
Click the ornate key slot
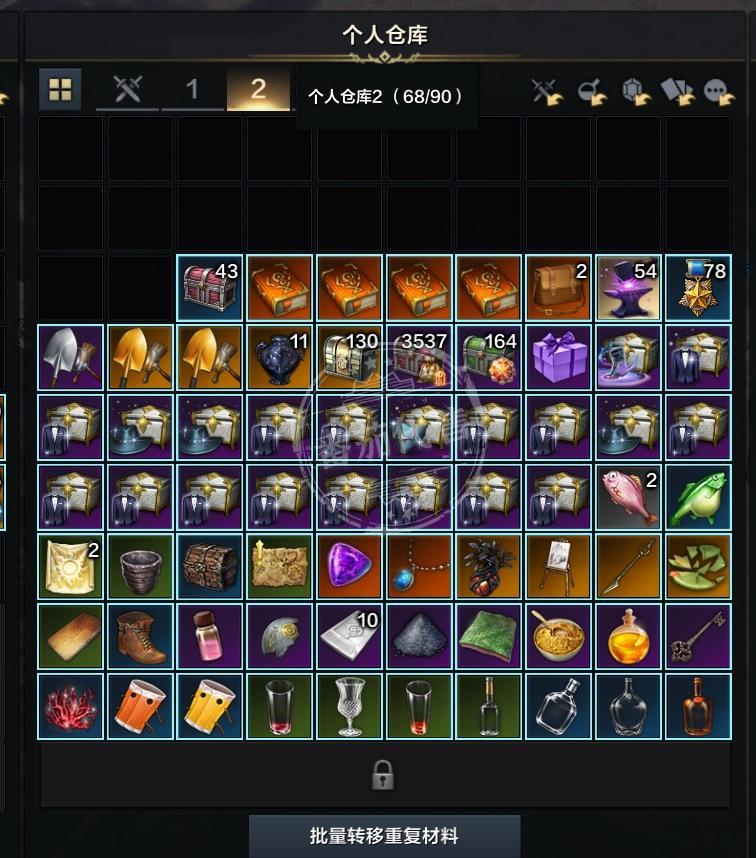[699, 637]
